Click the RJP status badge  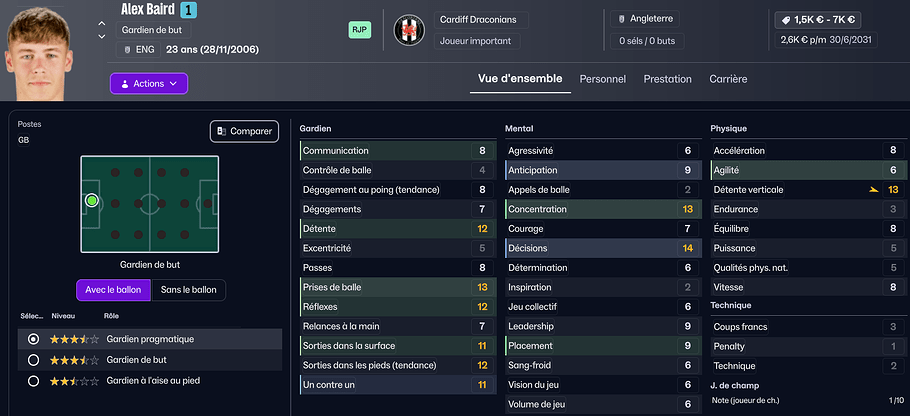pyautogui.click(x=360, y=30)
